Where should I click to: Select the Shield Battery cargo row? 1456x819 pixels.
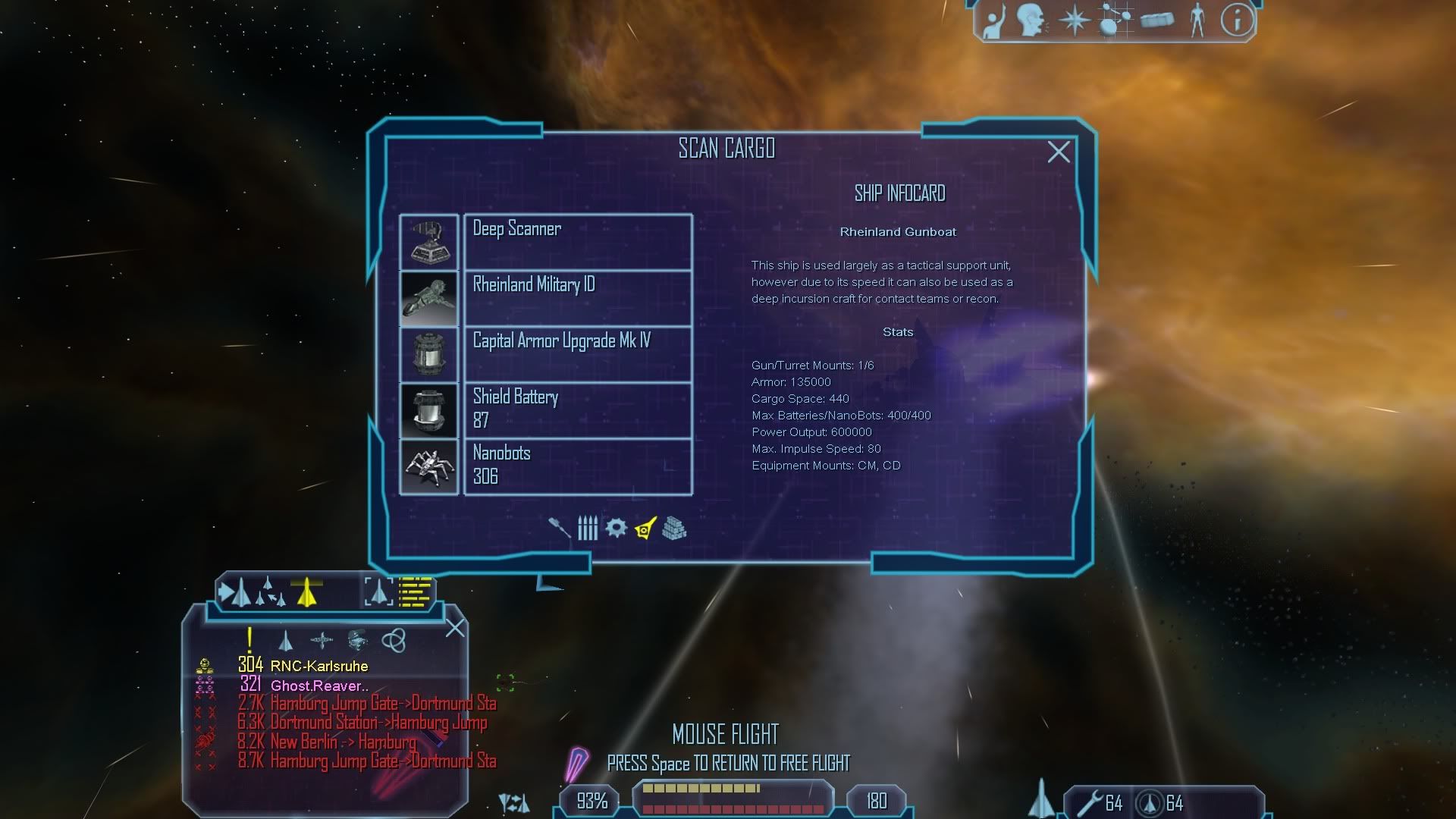(577, 410)
